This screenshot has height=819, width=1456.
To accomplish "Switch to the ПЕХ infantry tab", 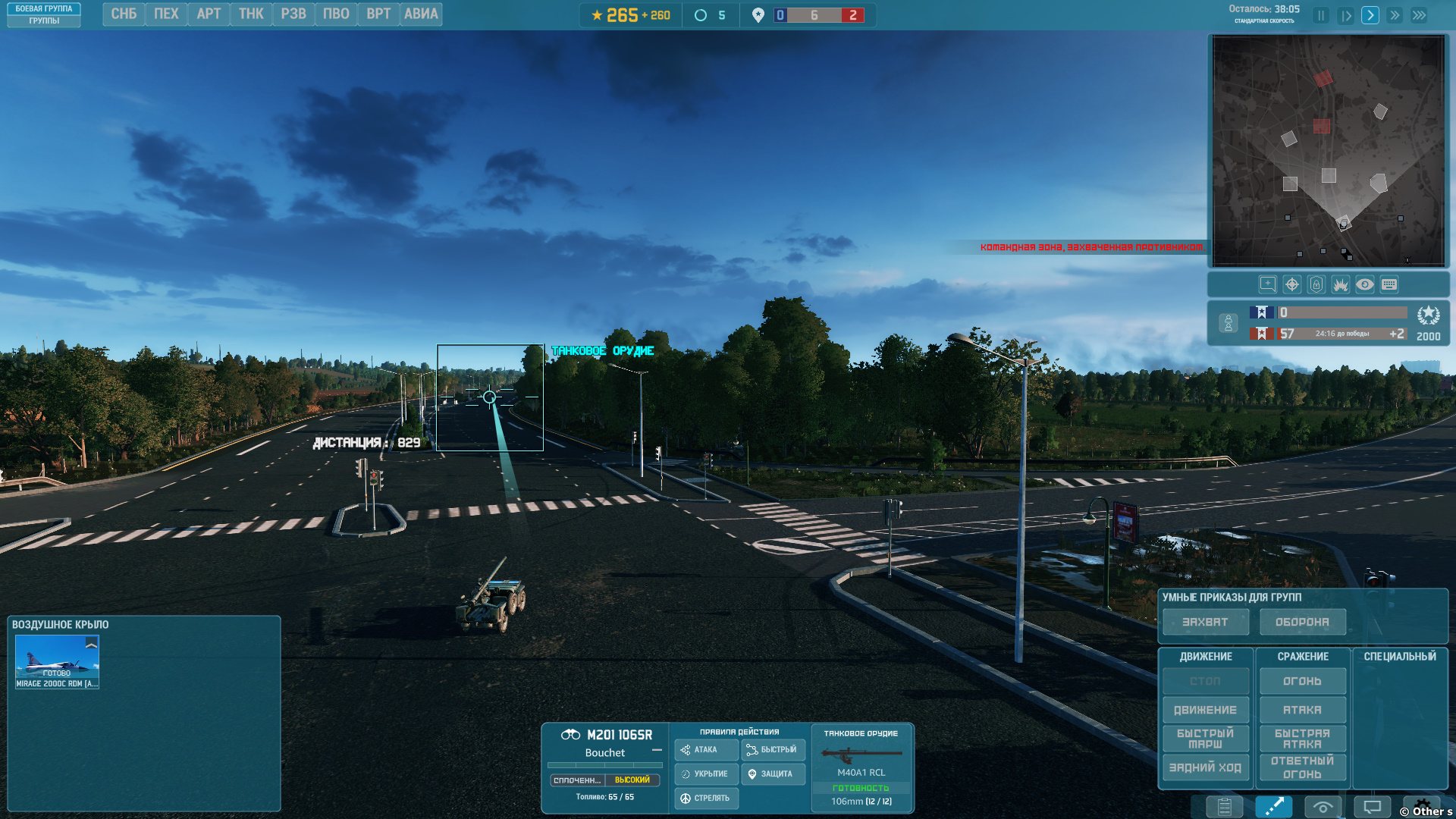I will [x=166, y=14].
